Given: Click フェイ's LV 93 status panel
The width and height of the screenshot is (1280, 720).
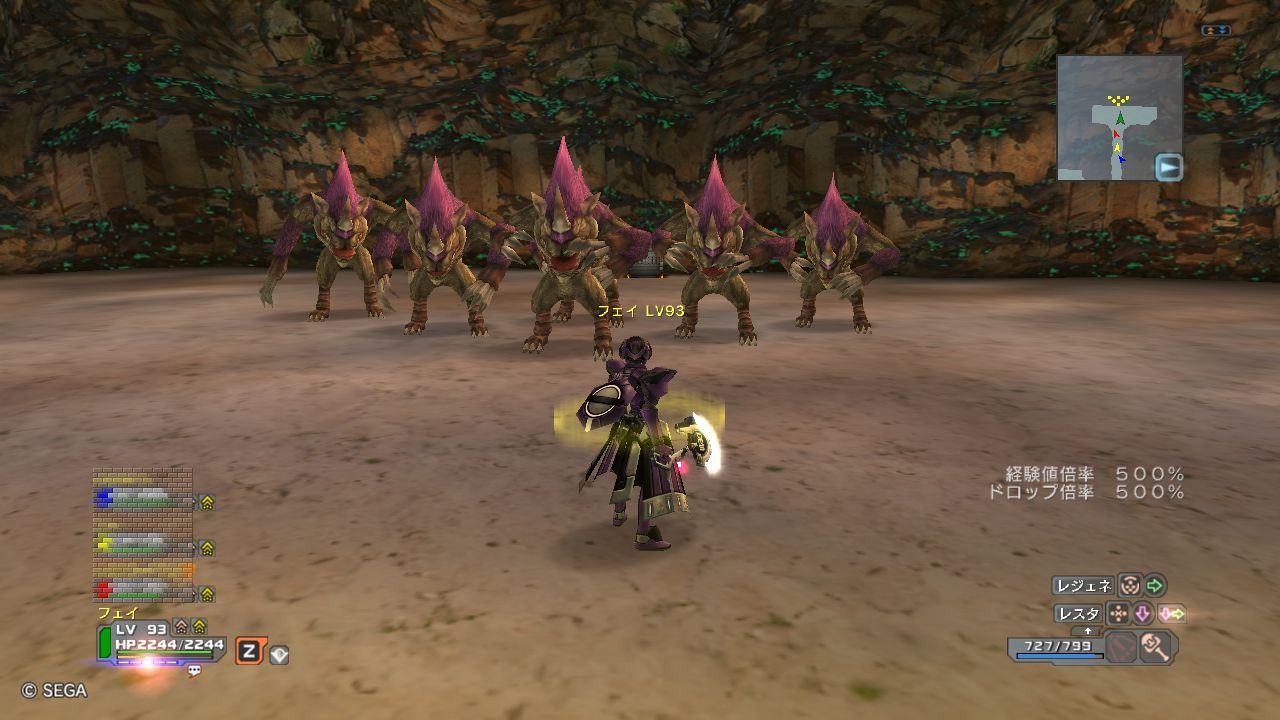Looking at the screenshot, I should [x=160, y=641].
